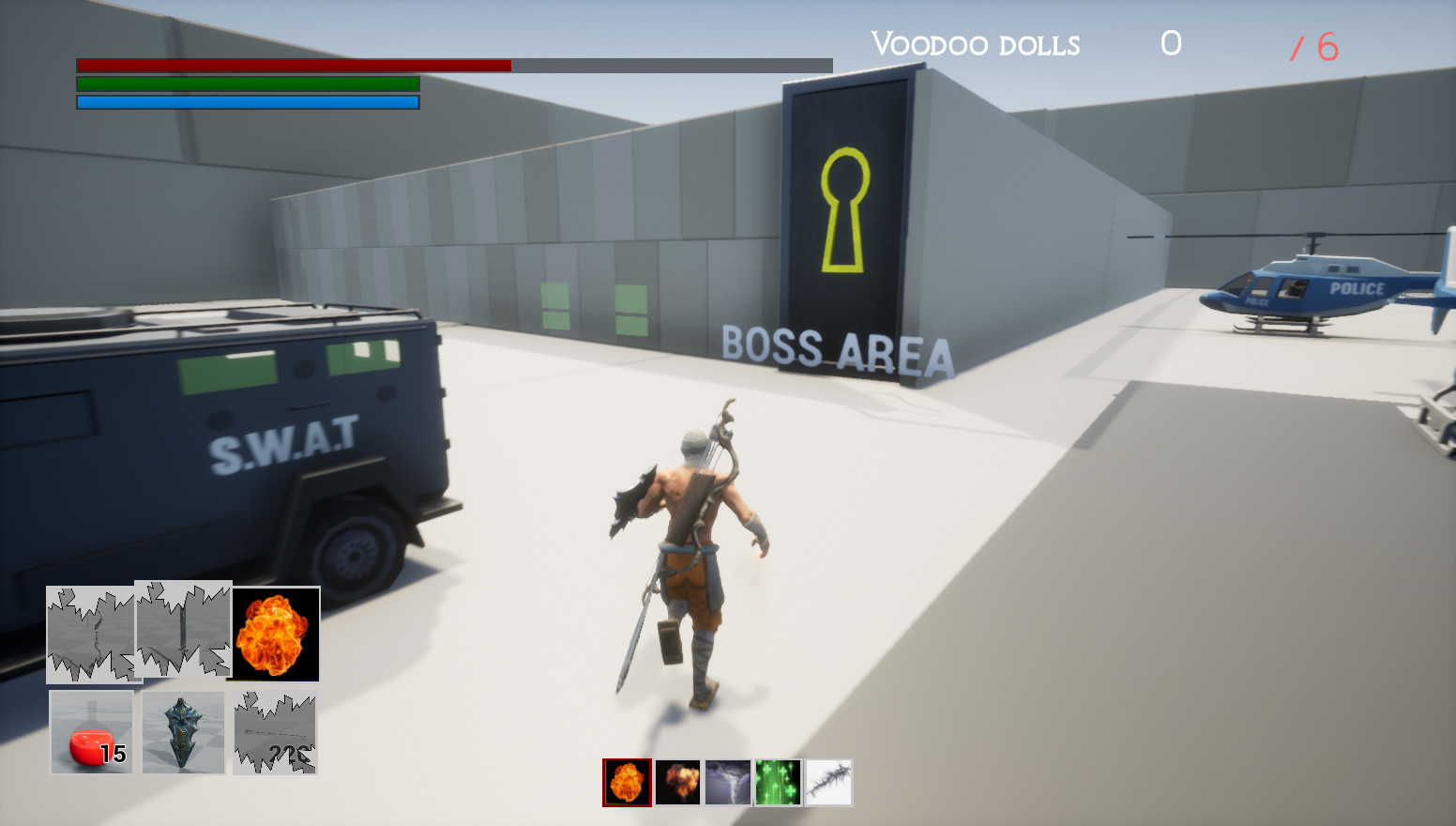Click the green stamina bar
Viewport: 1456px width, 826px height.
click(x=244, y=84)
